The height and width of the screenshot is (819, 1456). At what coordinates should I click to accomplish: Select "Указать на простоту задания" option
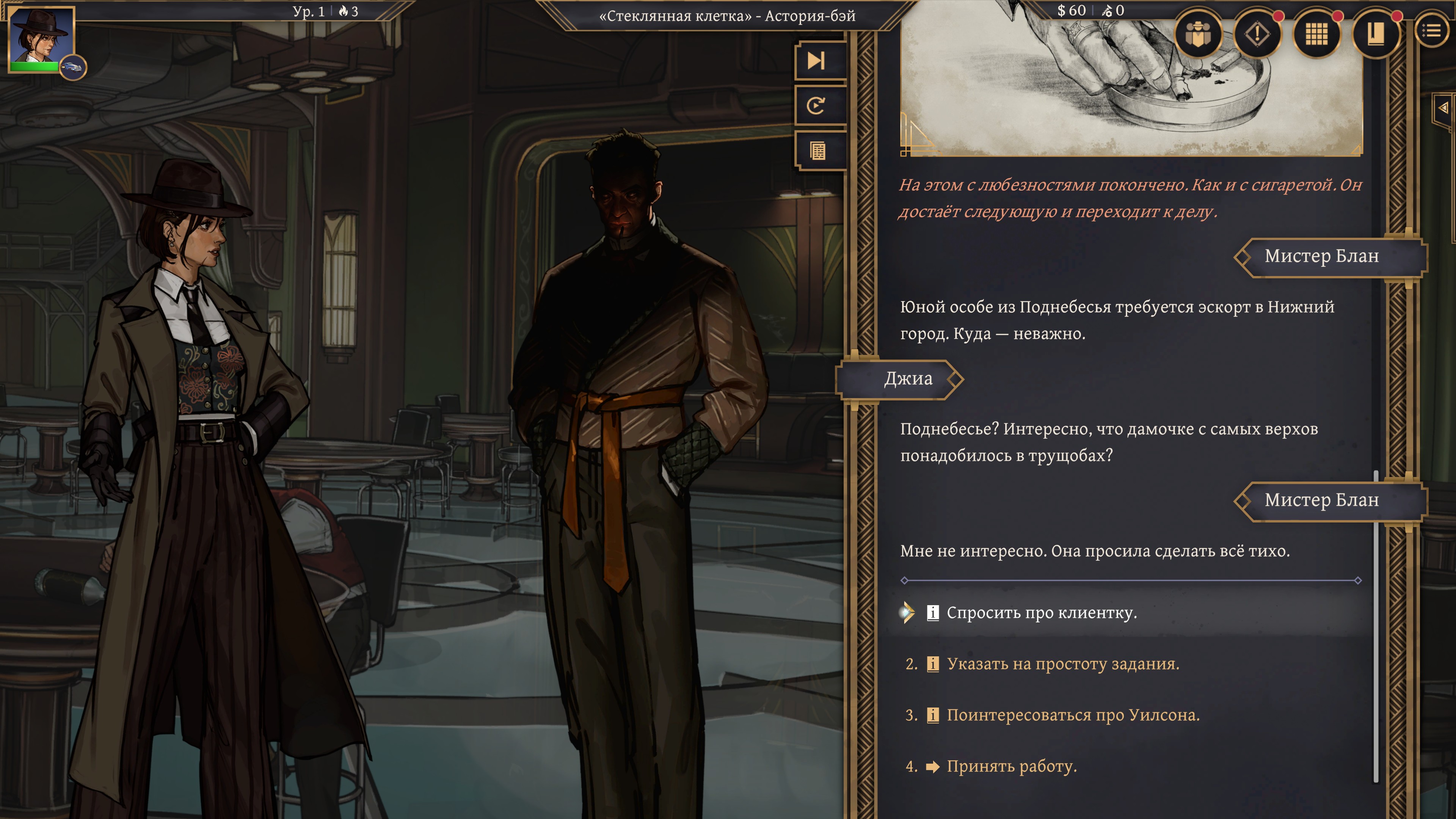[x=1062, y=664]
